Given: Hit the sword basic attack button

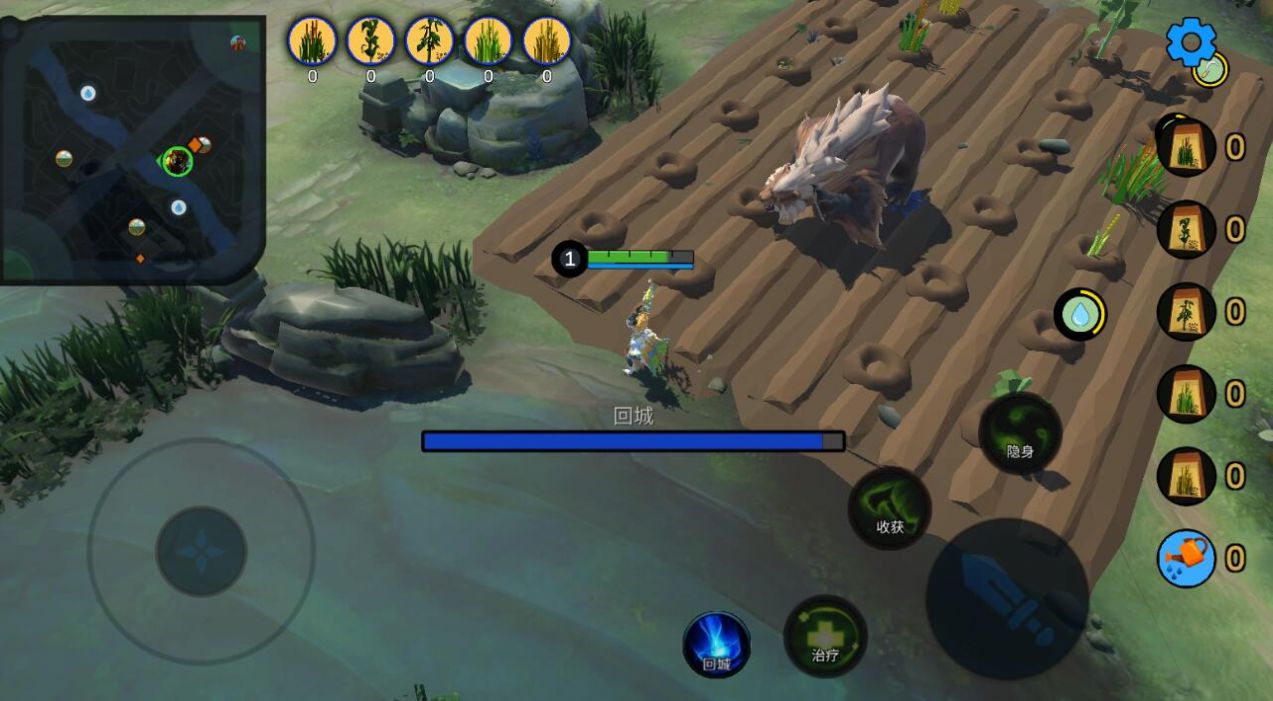Looking at the screenshot, I should coord(1007,598).
